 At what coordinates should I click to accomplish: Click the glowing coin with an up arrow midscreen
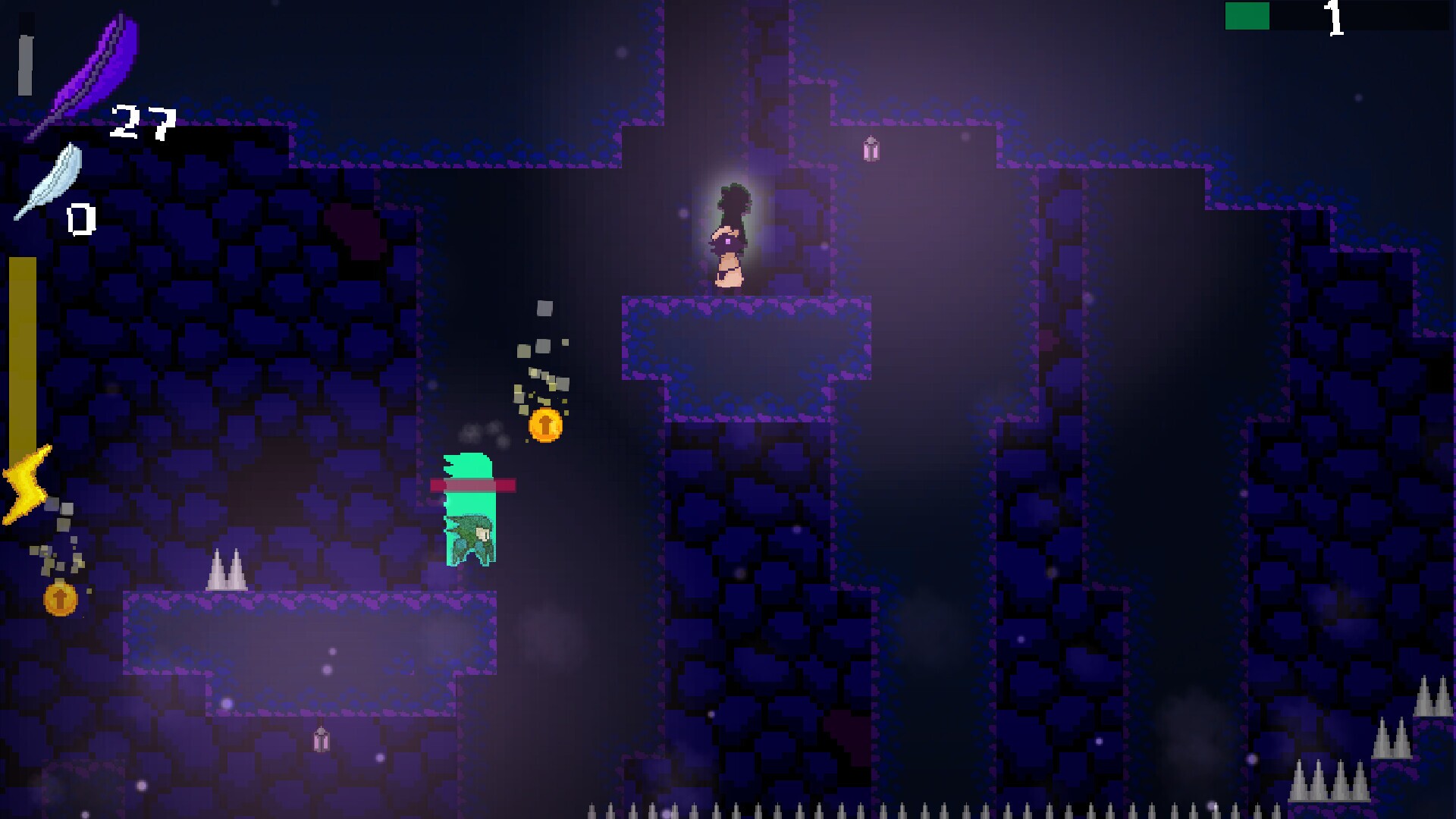coord(544,426)
